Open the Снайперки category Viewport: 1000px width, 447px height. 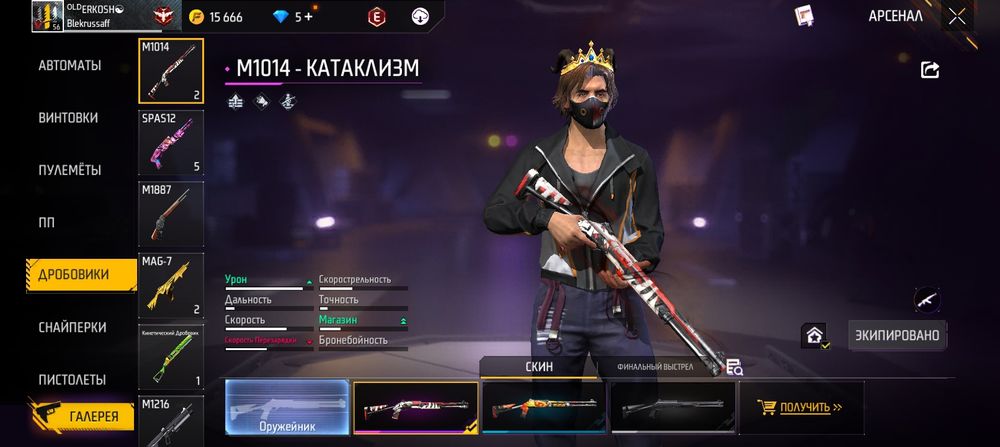(71, 327)
